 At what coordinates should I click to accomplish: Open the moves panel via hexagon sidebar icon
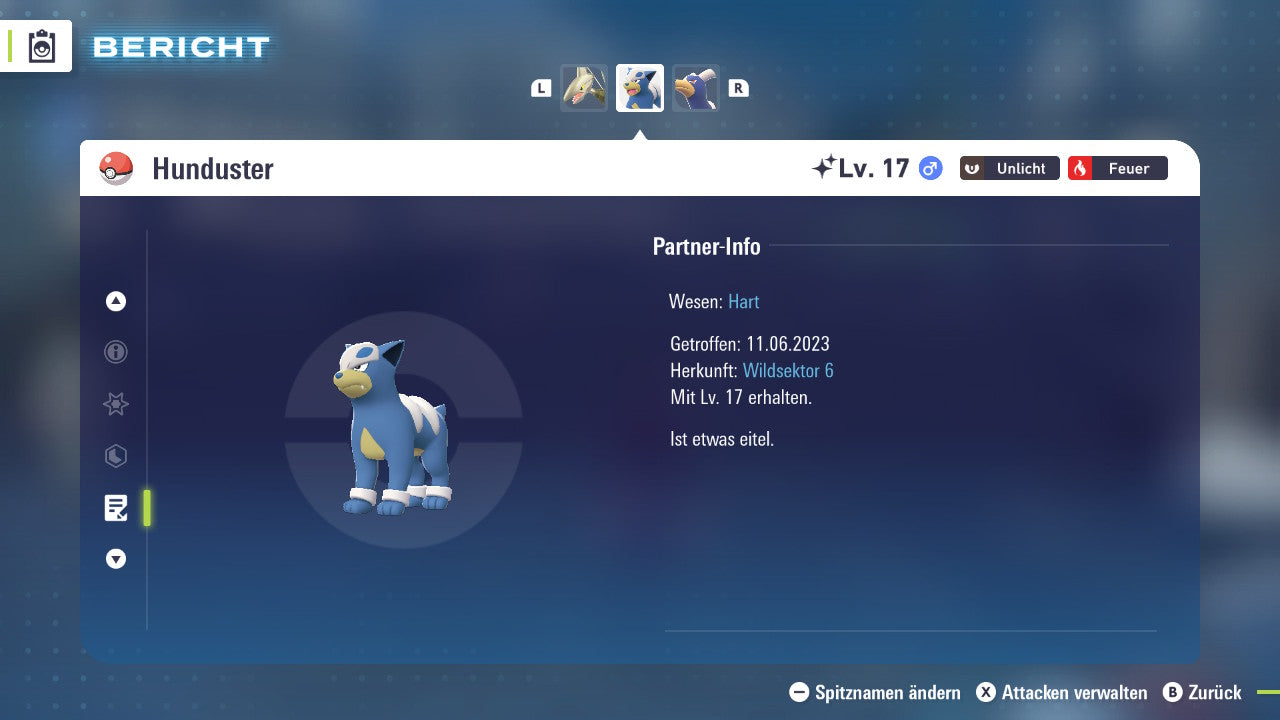tap(115, 456)
